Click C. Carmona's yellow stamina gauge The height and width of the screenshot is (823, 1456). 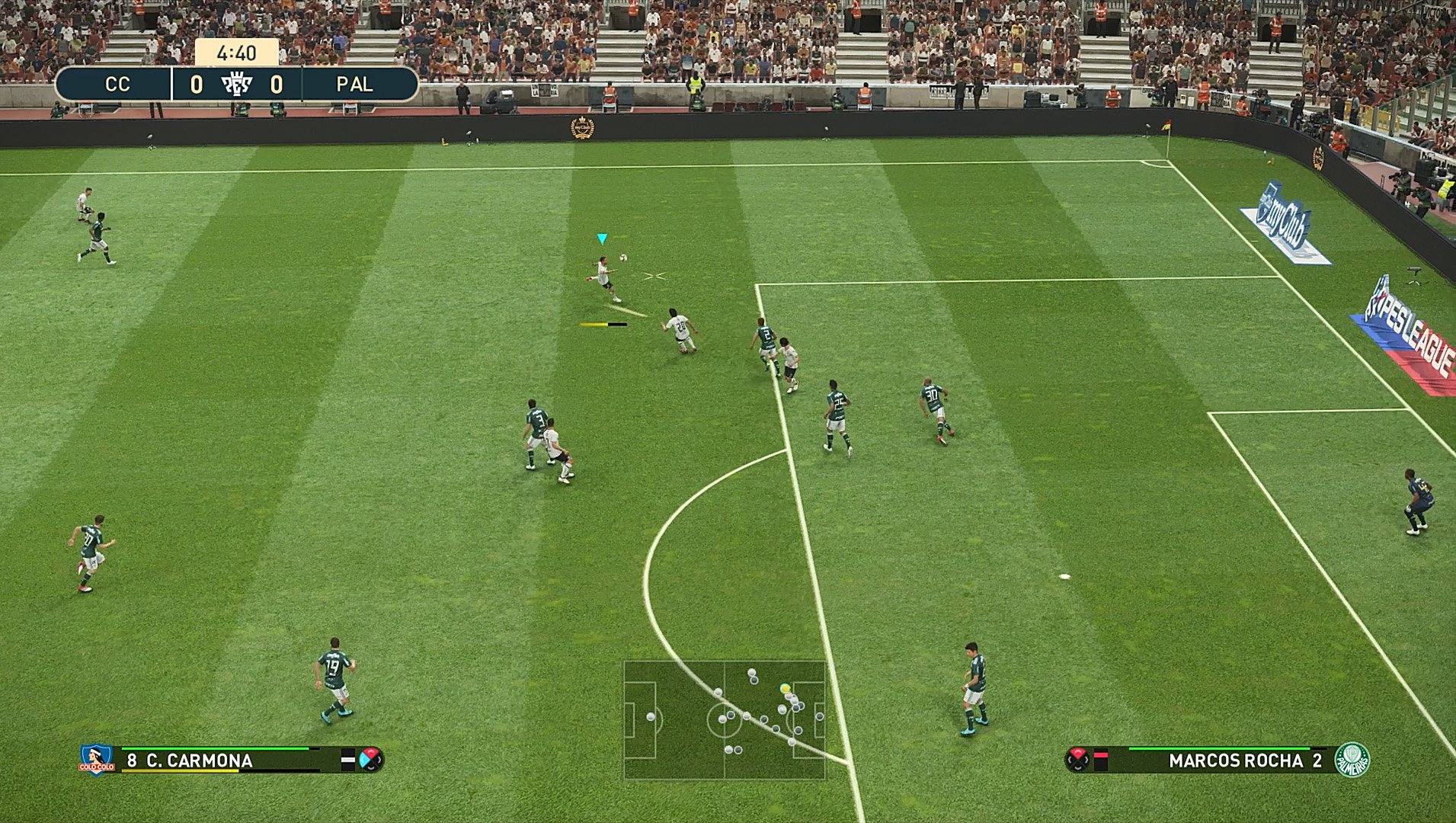click(179, 771)
